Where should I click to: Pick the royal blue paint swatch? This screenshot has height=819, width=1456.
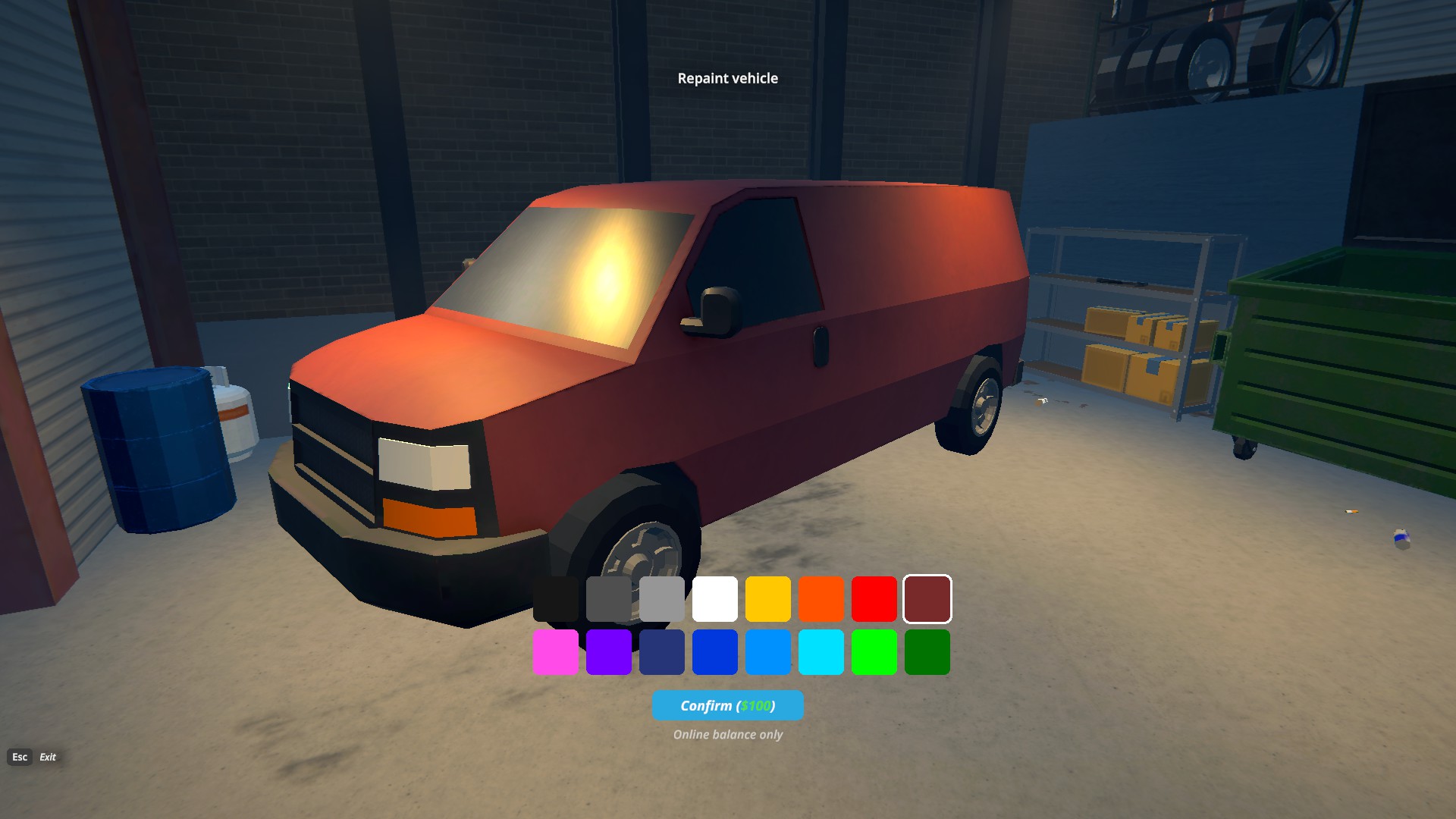click(715, 652)
